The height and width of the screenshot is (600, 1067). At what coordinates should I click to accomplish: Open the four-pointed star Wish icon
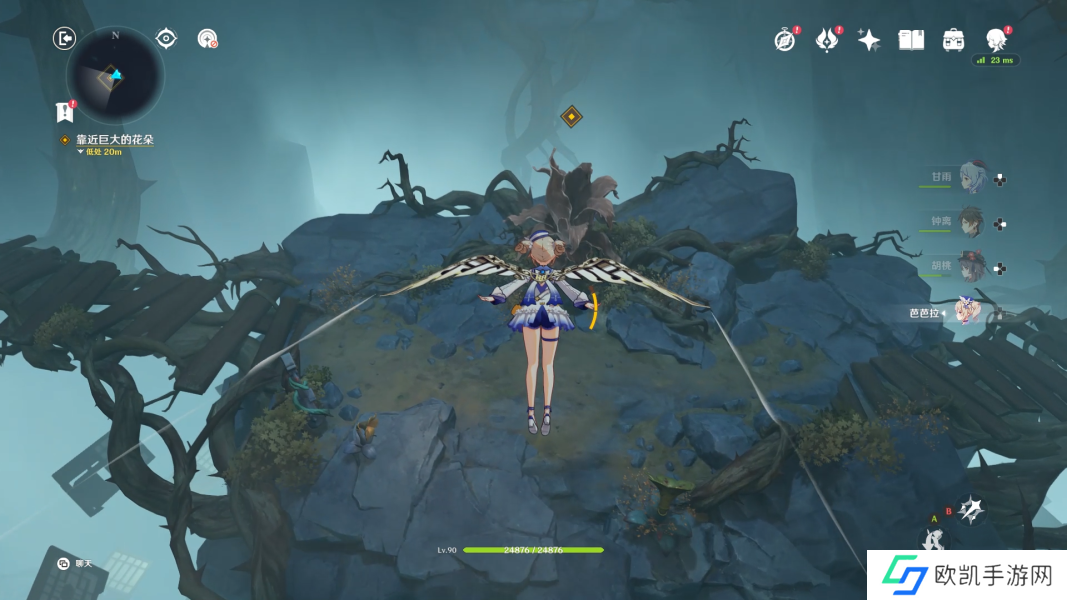[x=869, y=40]
